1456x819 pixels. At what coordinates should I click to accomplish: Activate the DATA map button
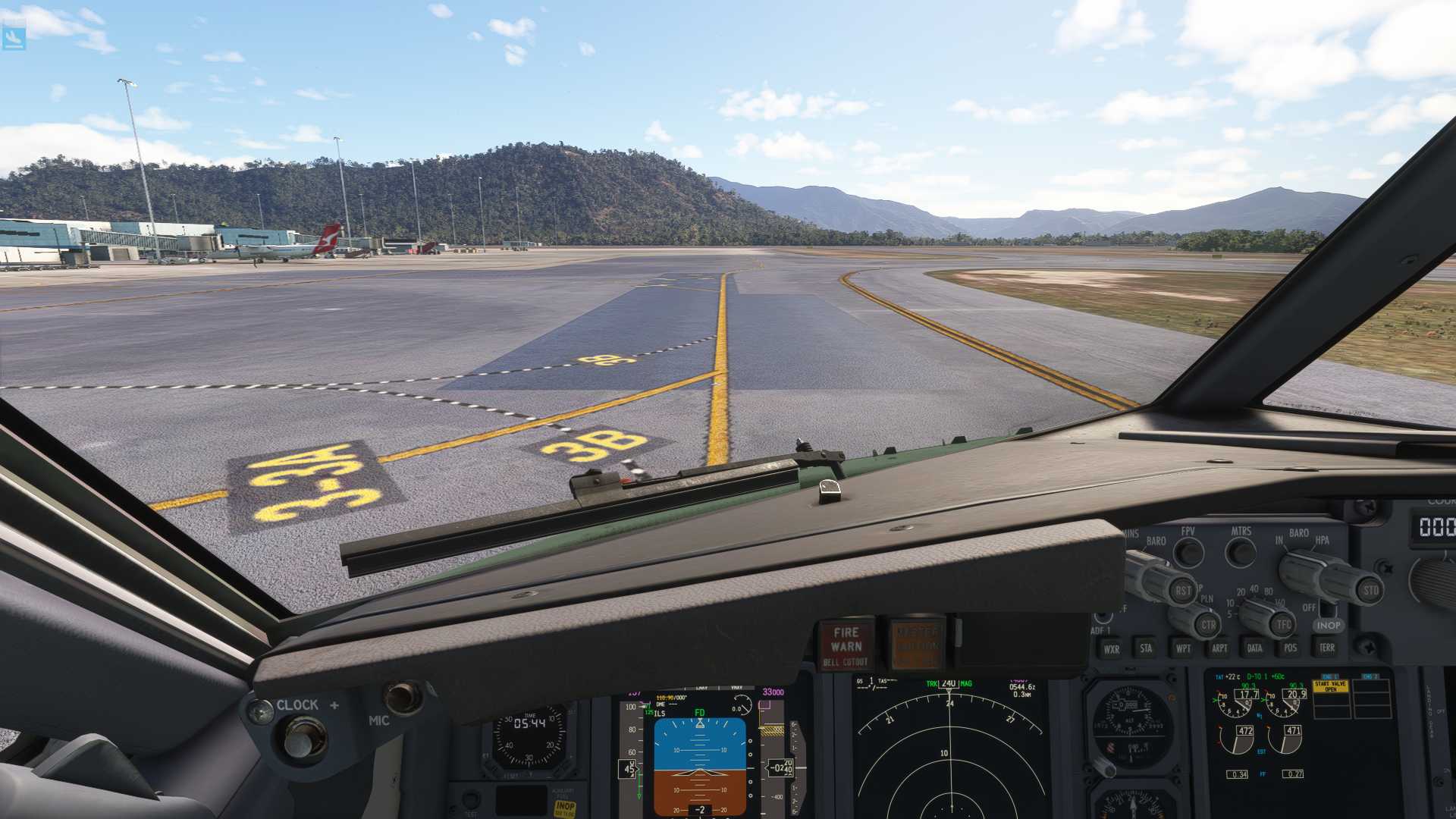(1255, 648)
